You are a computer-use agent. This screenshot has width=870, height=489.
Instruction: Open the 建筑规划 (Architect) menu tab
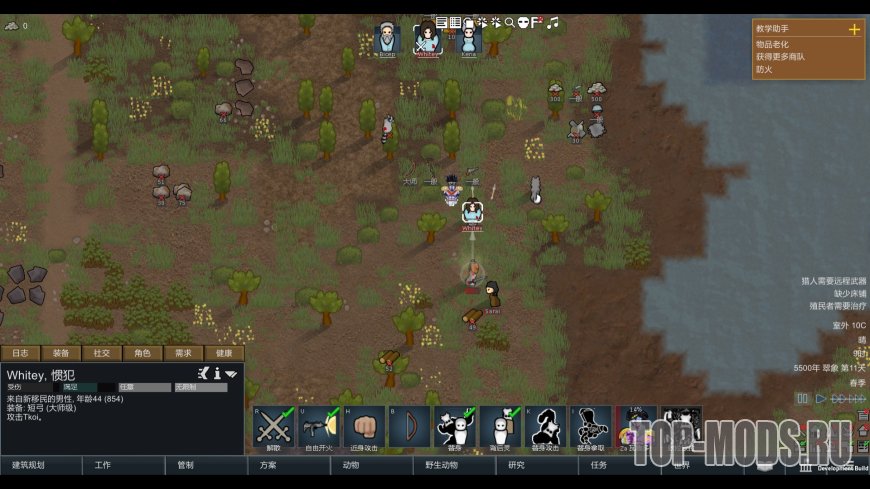point(28,465)
